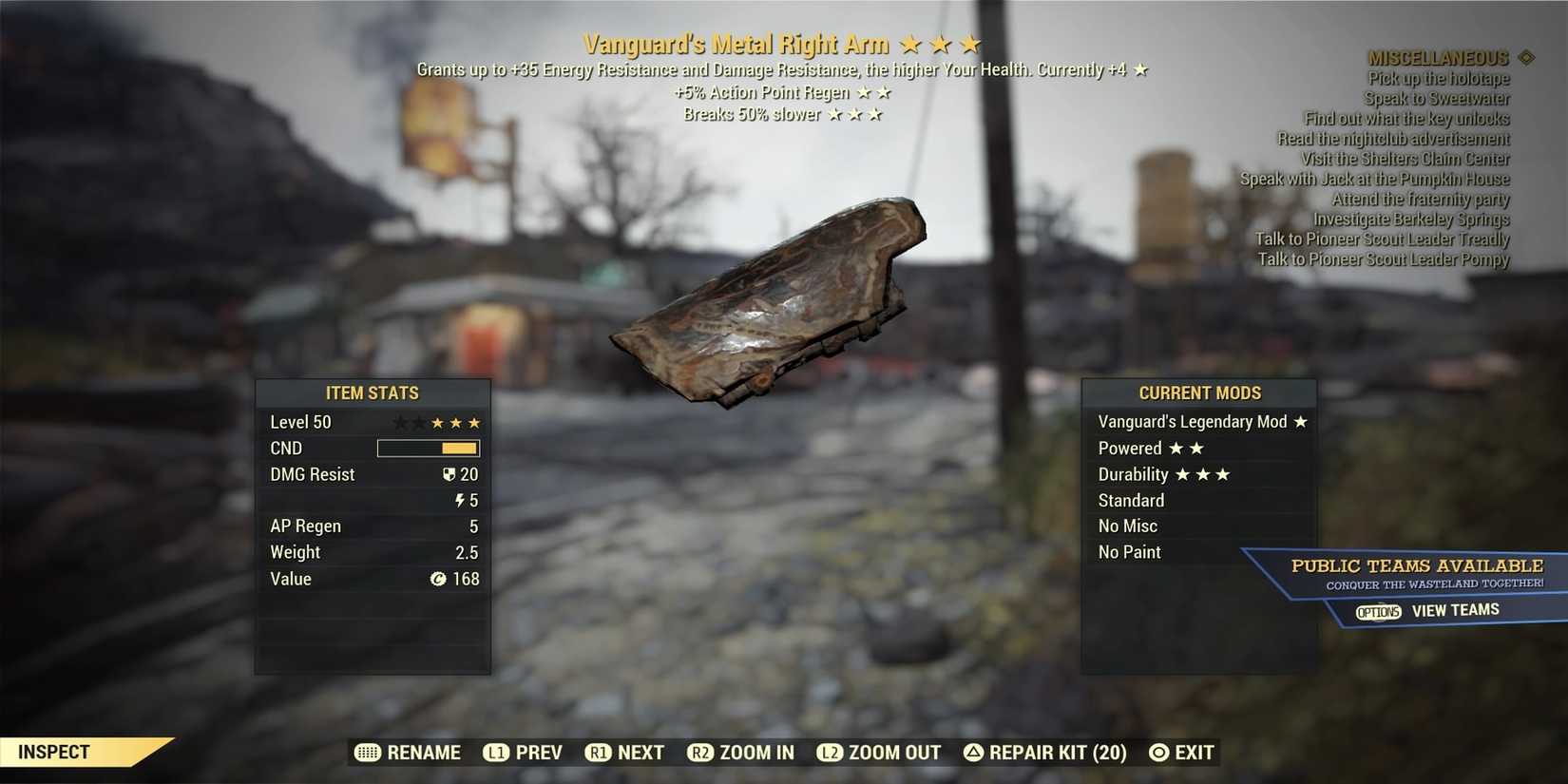The image size is (1568, 784).
Task: Click the caps coin icon beside Value 168
Action: [x=438, y=579]
